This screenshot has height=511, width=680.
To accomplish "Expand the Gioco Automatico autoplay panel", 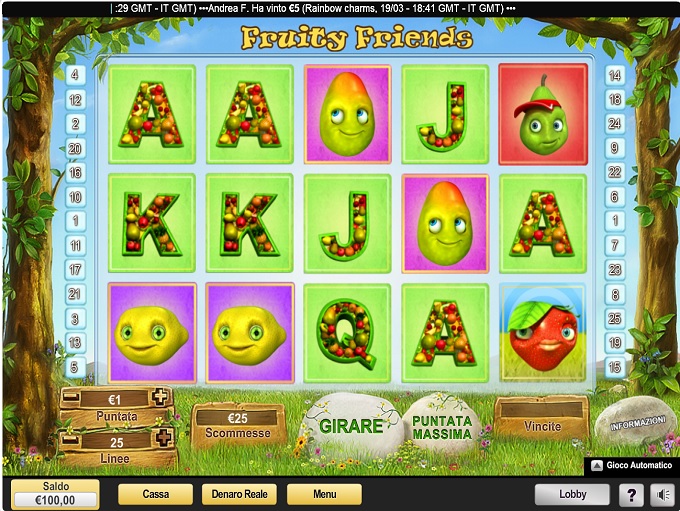I will [x=631, y=466].
